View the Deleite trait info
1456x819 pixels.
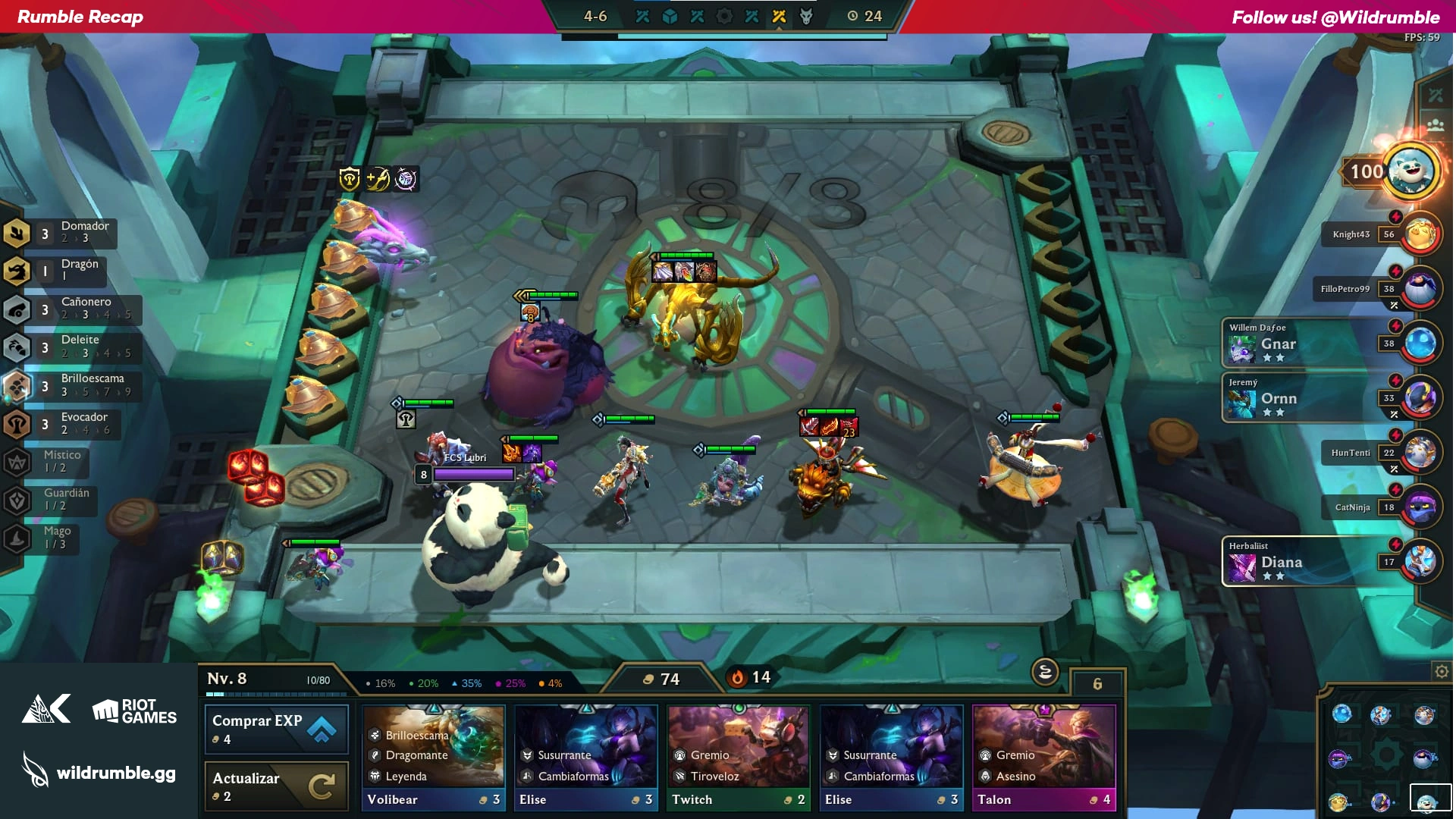pyautogui.click(x=72, y=347)
